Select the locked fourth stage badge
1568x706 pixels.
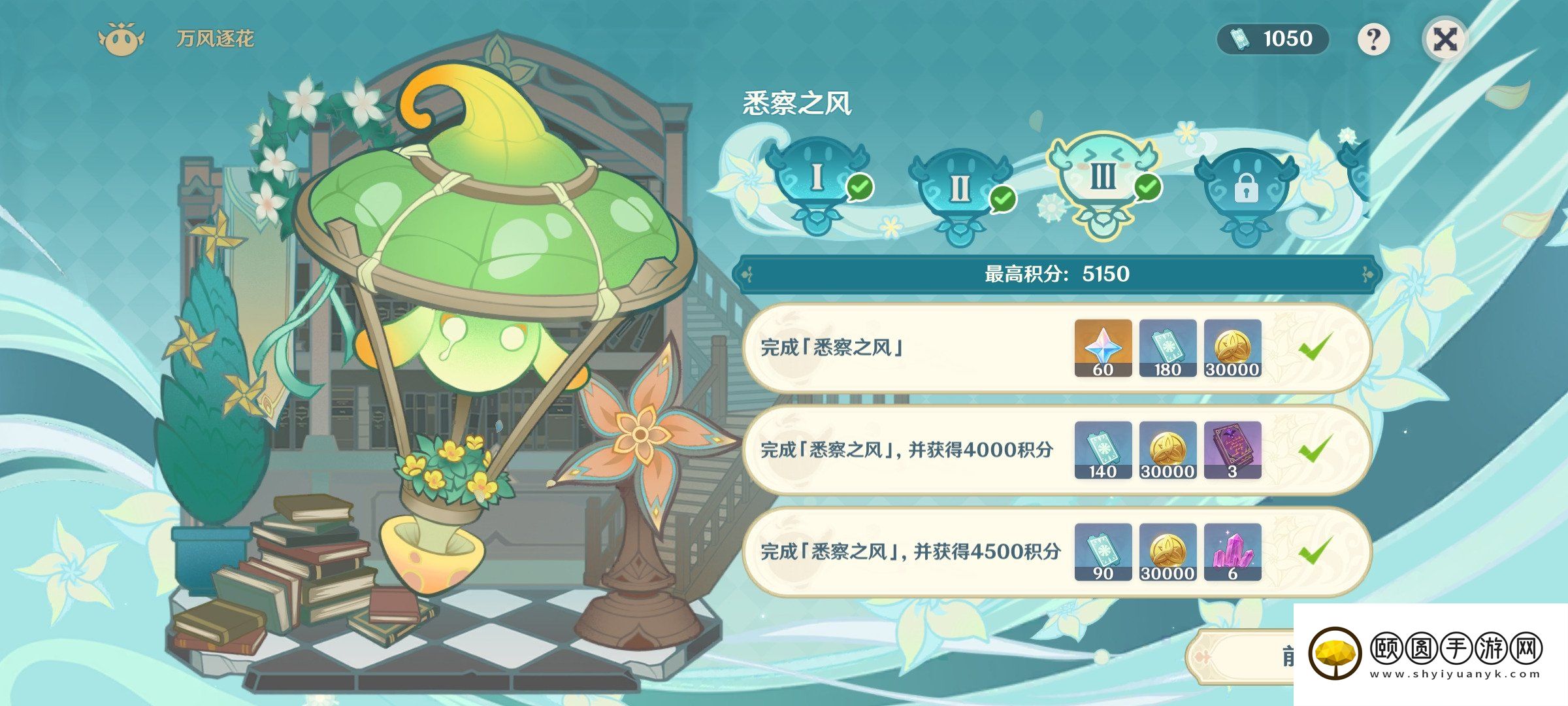coord(1245,190)
